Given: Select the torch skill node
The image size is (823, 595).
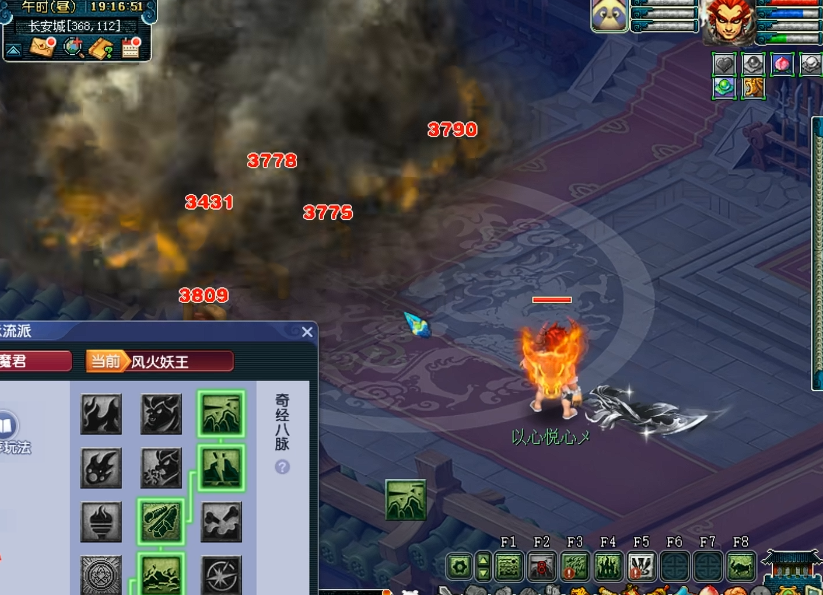Looking at the screenshot, I should tap(101, 521).
